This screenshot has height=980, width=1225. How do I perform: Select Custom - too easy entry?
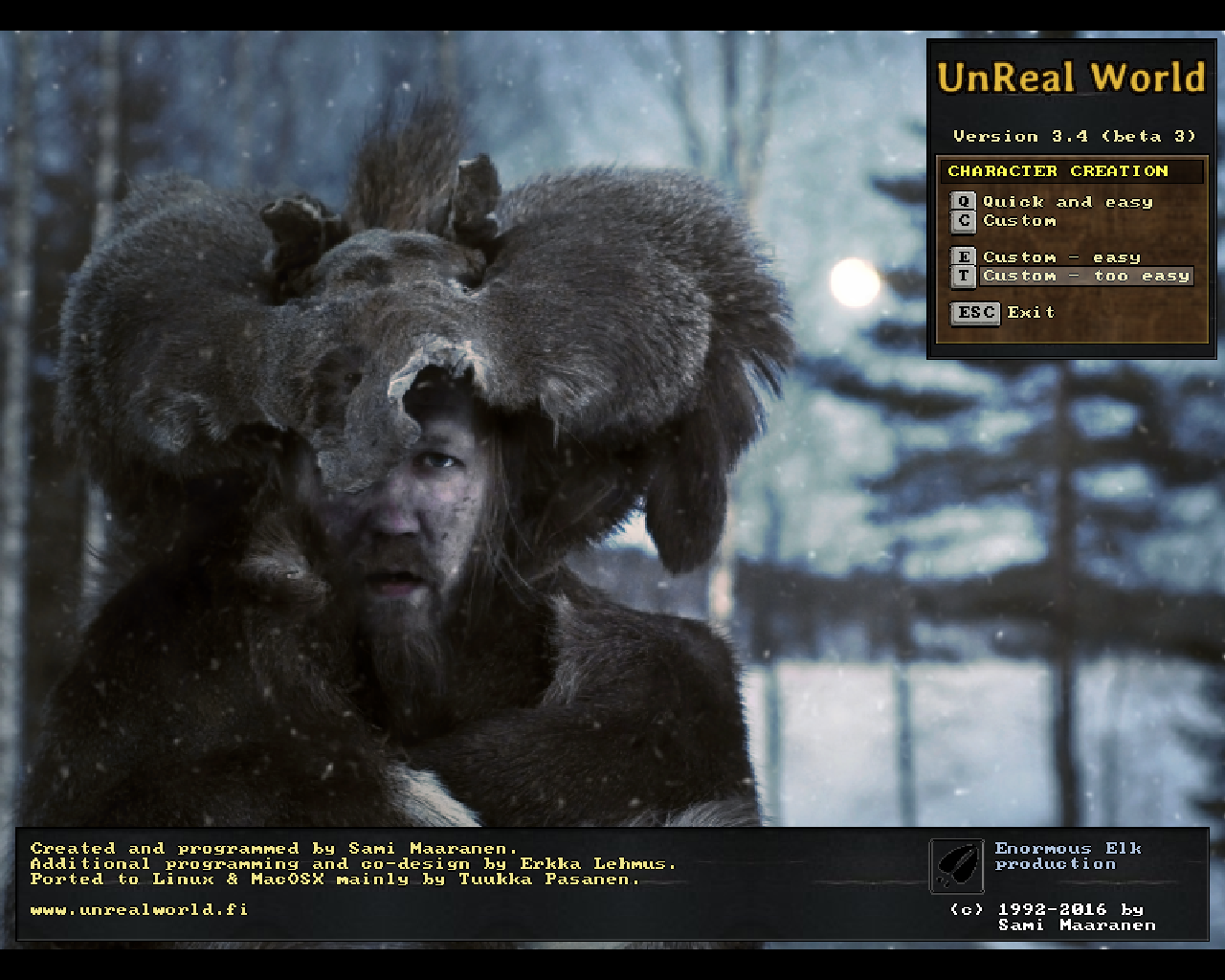pos(1085,277)
